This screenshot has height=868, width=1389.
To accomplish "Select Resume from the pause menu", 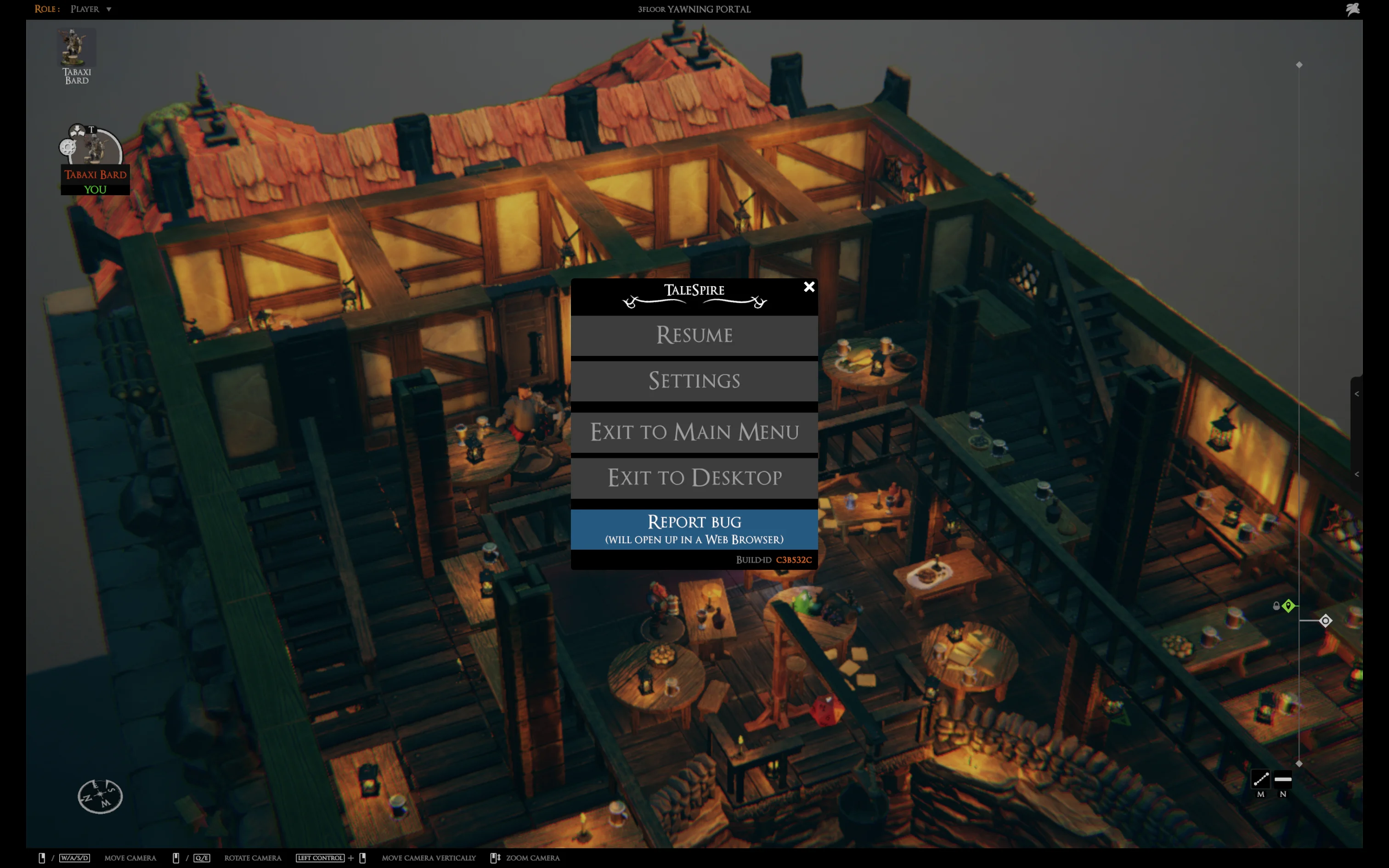I will click(x=694, y=335).
